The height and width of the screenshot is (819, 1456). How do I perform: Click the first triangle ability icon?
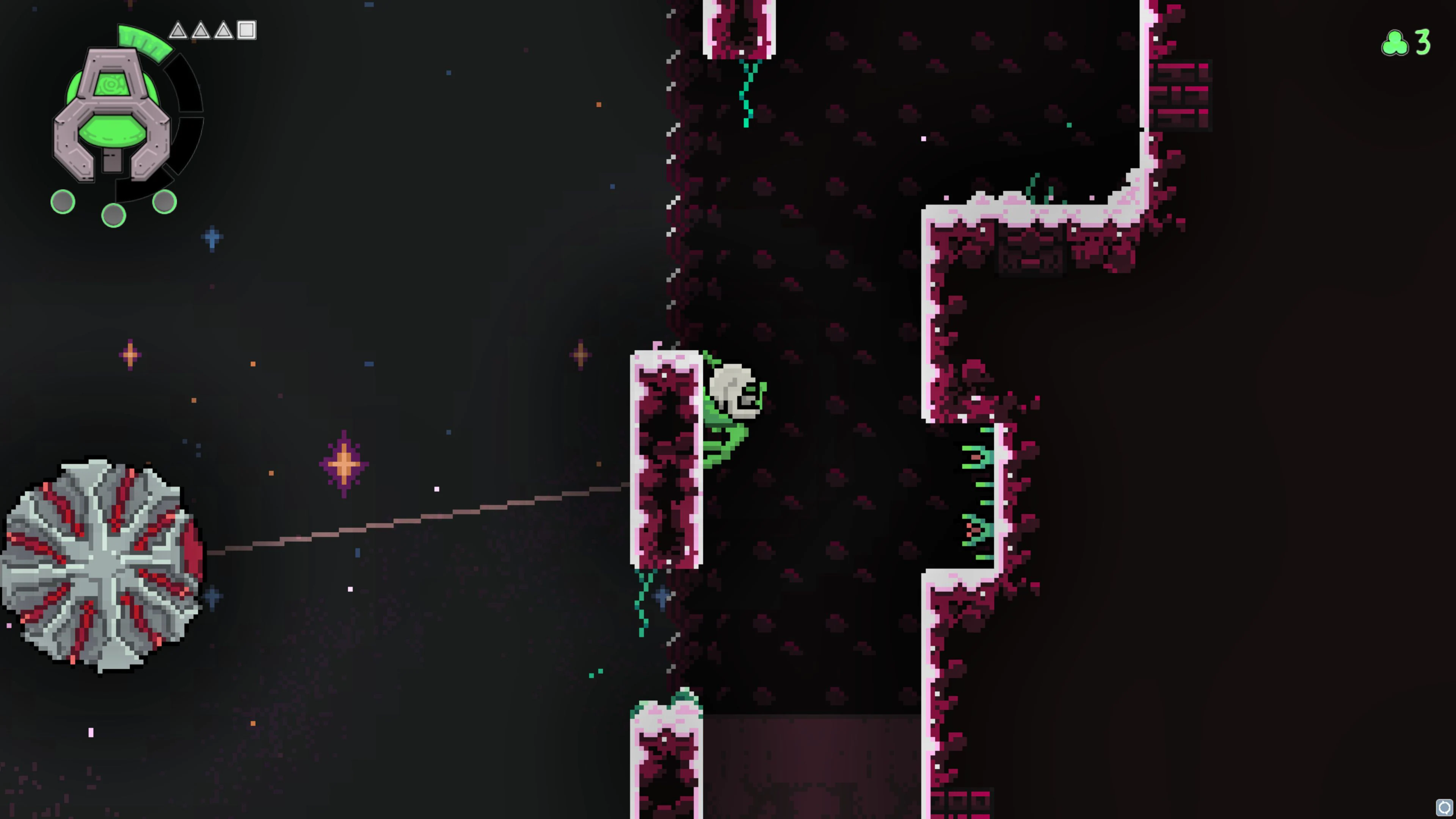(x=178, y=30)
